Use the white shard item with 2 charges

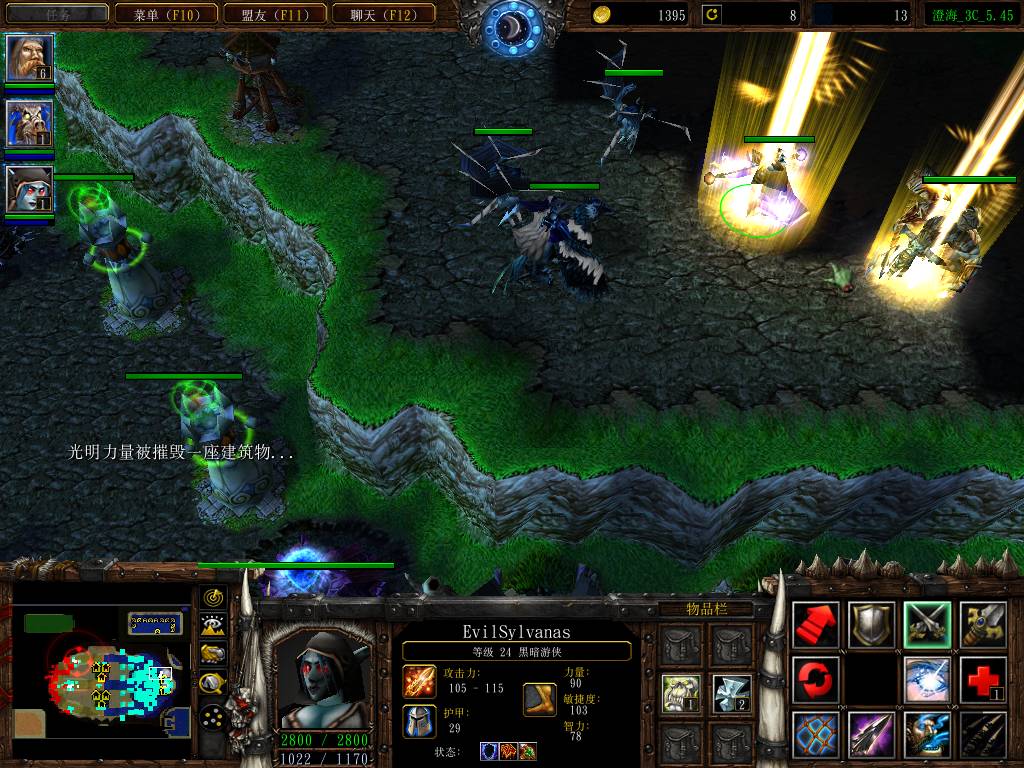[x=732, y=691]
